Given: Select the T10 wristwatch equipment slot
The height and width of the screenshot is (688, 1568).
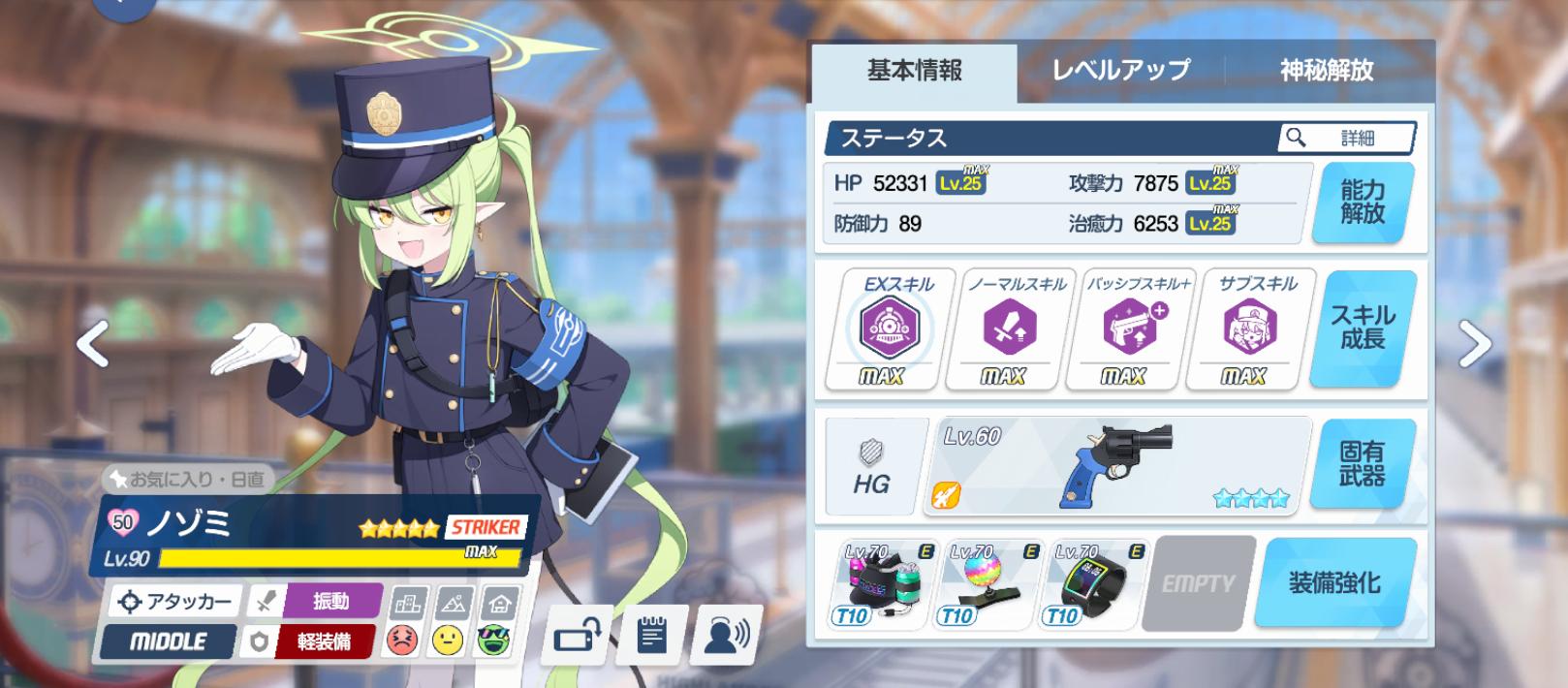Looking at the screenshot, I should (x=1095, y=583).
